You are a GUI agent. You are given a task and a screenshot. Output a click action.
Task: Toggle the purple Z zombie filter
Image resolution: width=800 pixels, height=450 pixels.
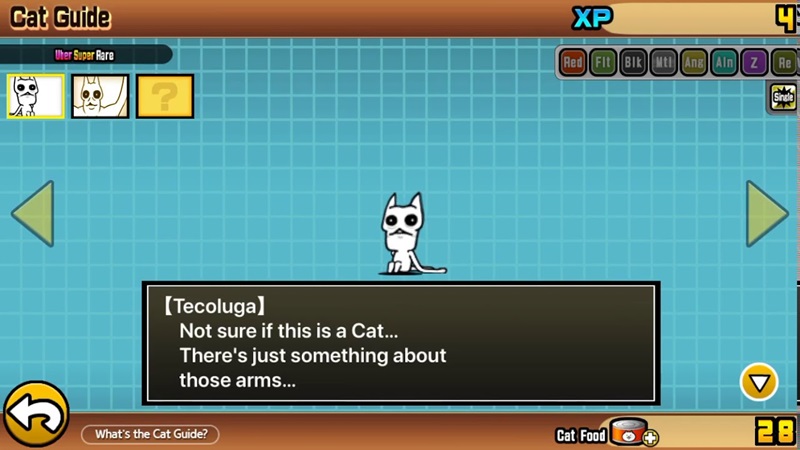coord(754,63)
